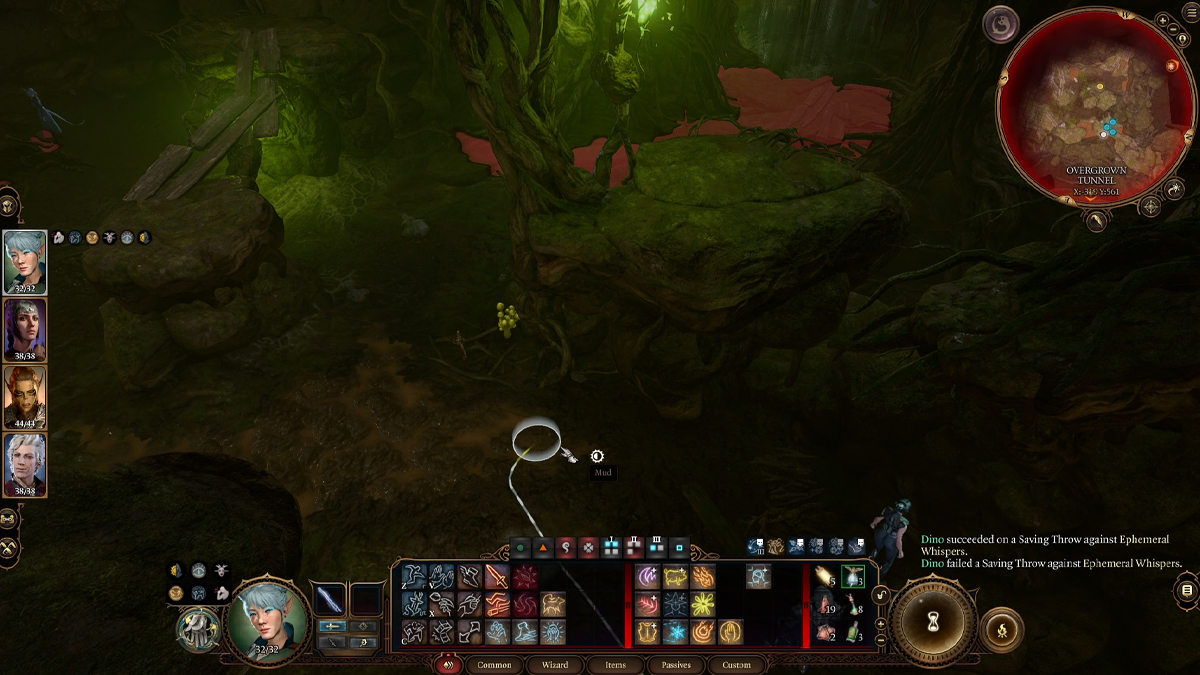Screen dimensions: 1200x675
Task: Activate the sword main-hand attack ability
Action: pyautogui.click(x=497, y=576)
